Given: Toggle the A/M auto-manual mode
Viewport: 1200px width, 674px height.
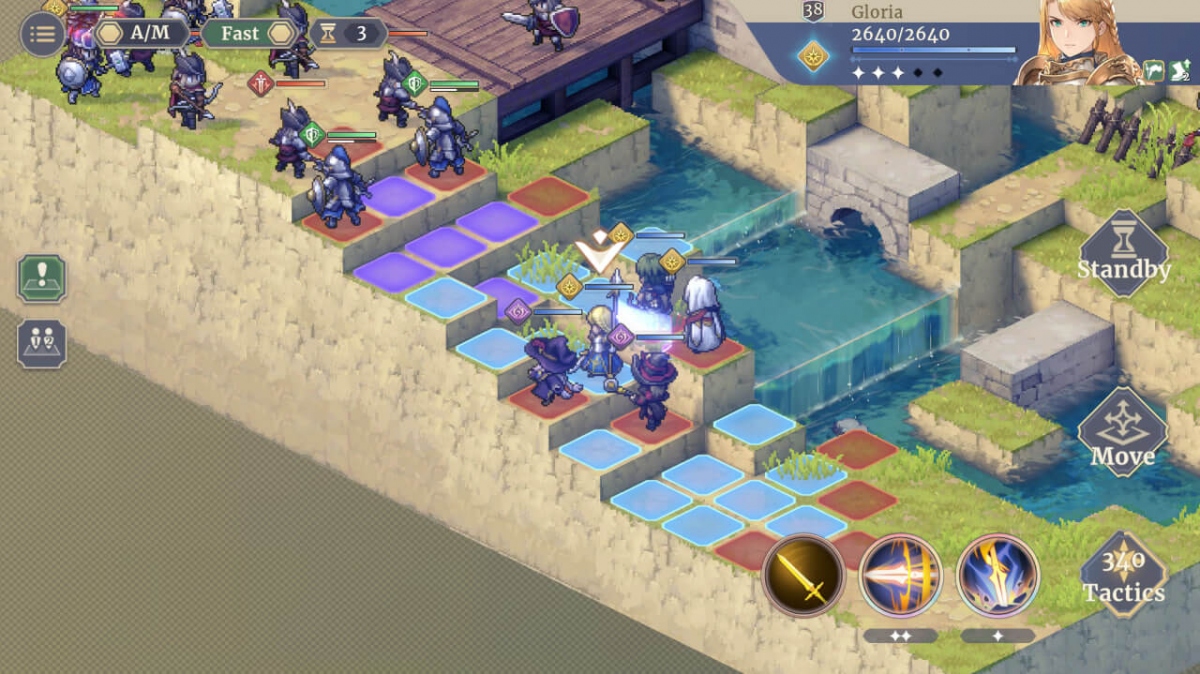Looking at the screenshot, I should [141, 33].
